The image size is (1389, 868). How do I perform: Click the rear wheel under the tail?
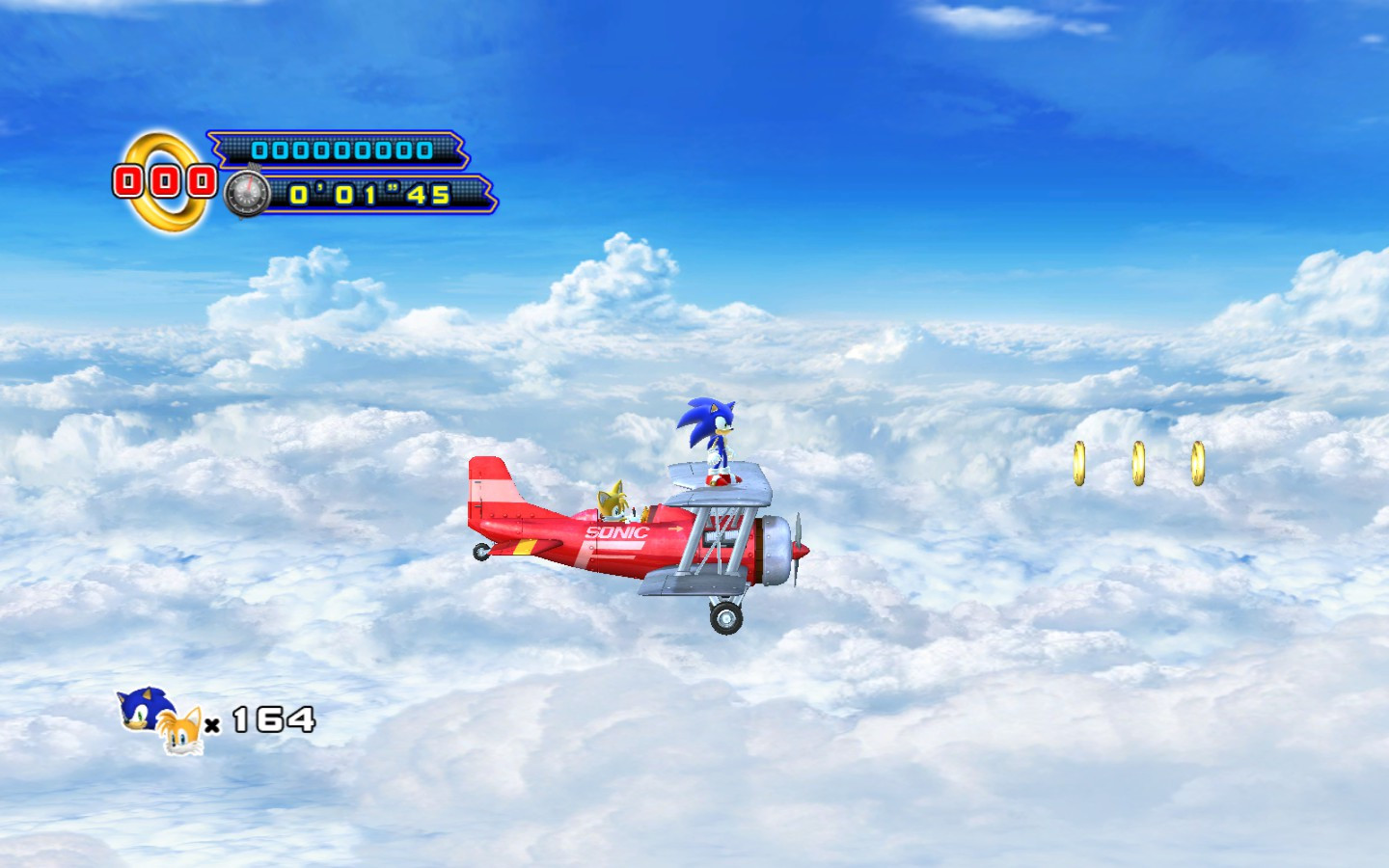(x=479, y=551)
